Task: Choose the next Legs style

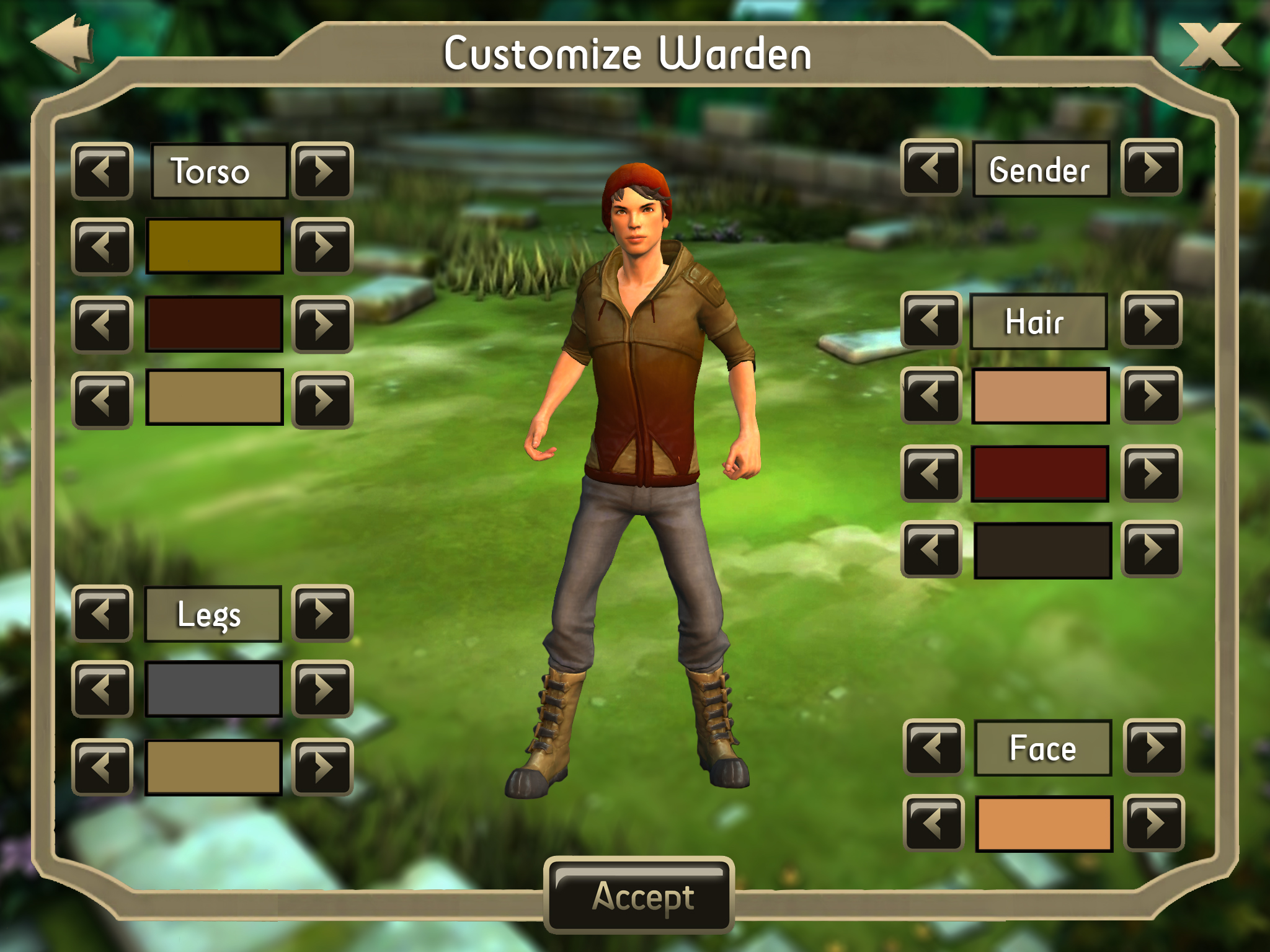Action: [x=322, y=614]
